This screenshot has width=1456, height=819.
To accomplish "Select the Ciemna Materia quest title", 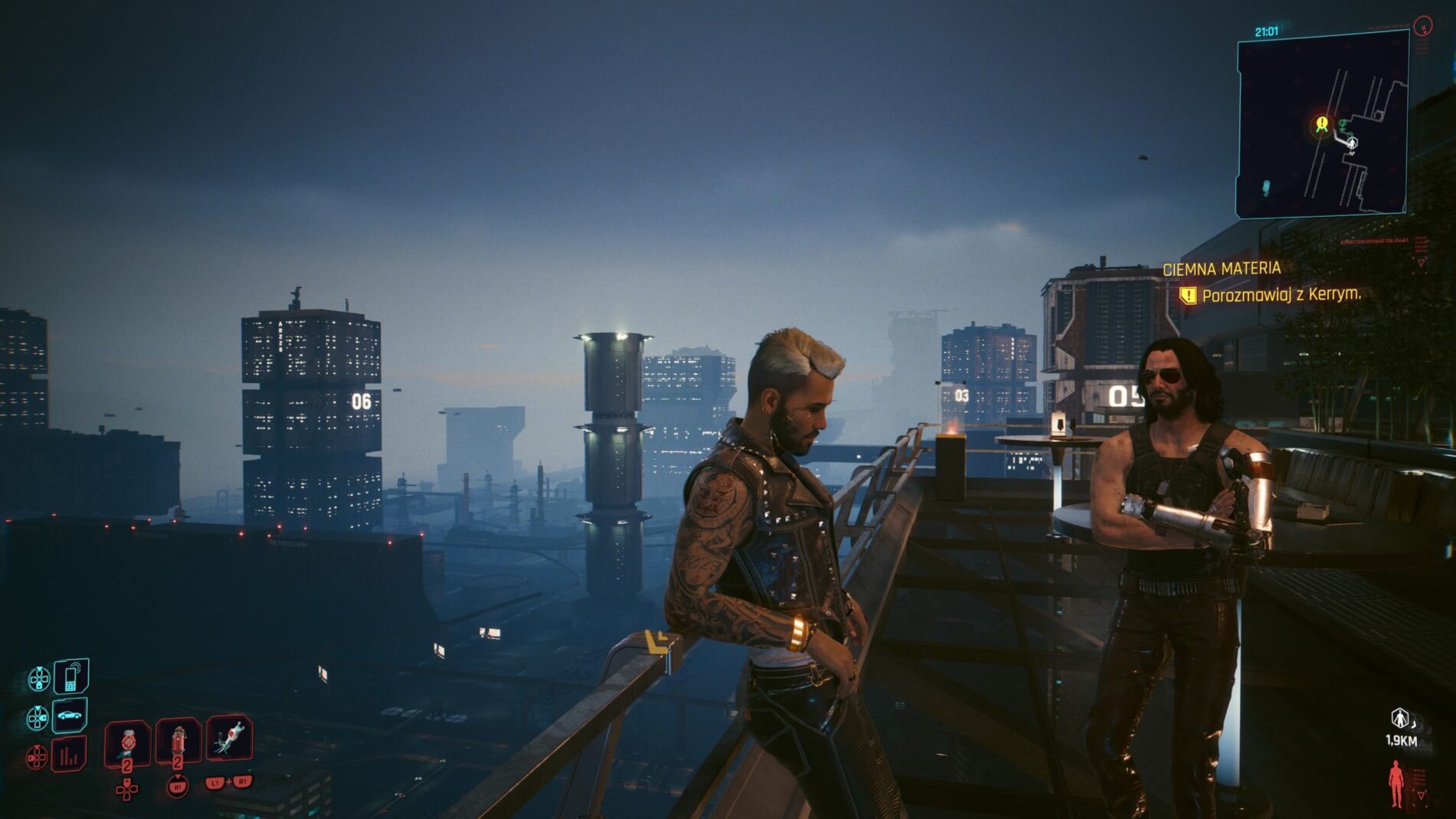I will [1222, 269].
